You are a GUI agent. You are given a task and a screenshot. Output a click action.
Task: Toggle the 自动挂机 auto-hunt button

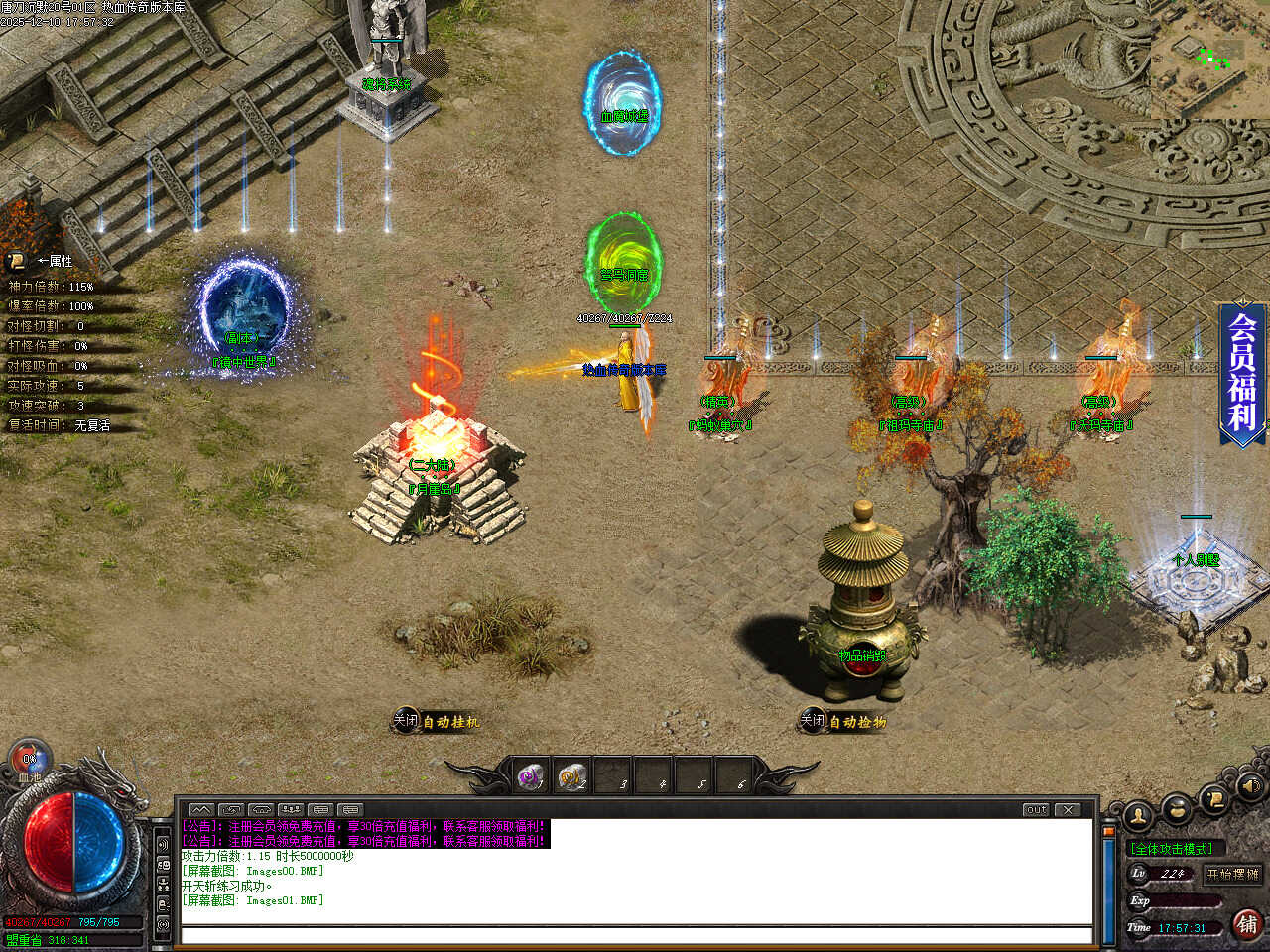pyautogui.click(x=437, y=721)
